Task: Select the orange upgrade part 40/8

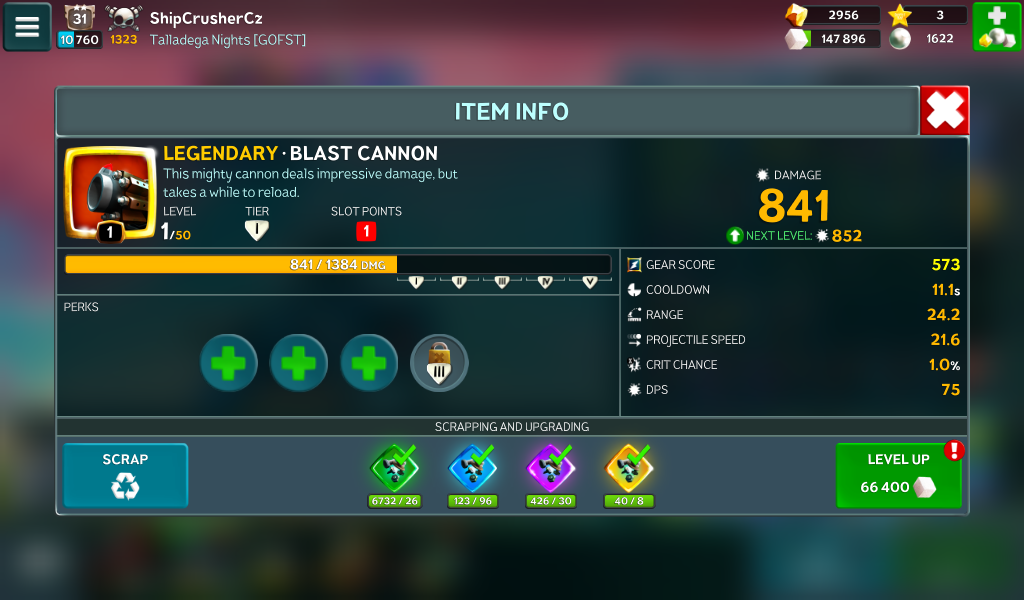Action: tap(629, 468)
